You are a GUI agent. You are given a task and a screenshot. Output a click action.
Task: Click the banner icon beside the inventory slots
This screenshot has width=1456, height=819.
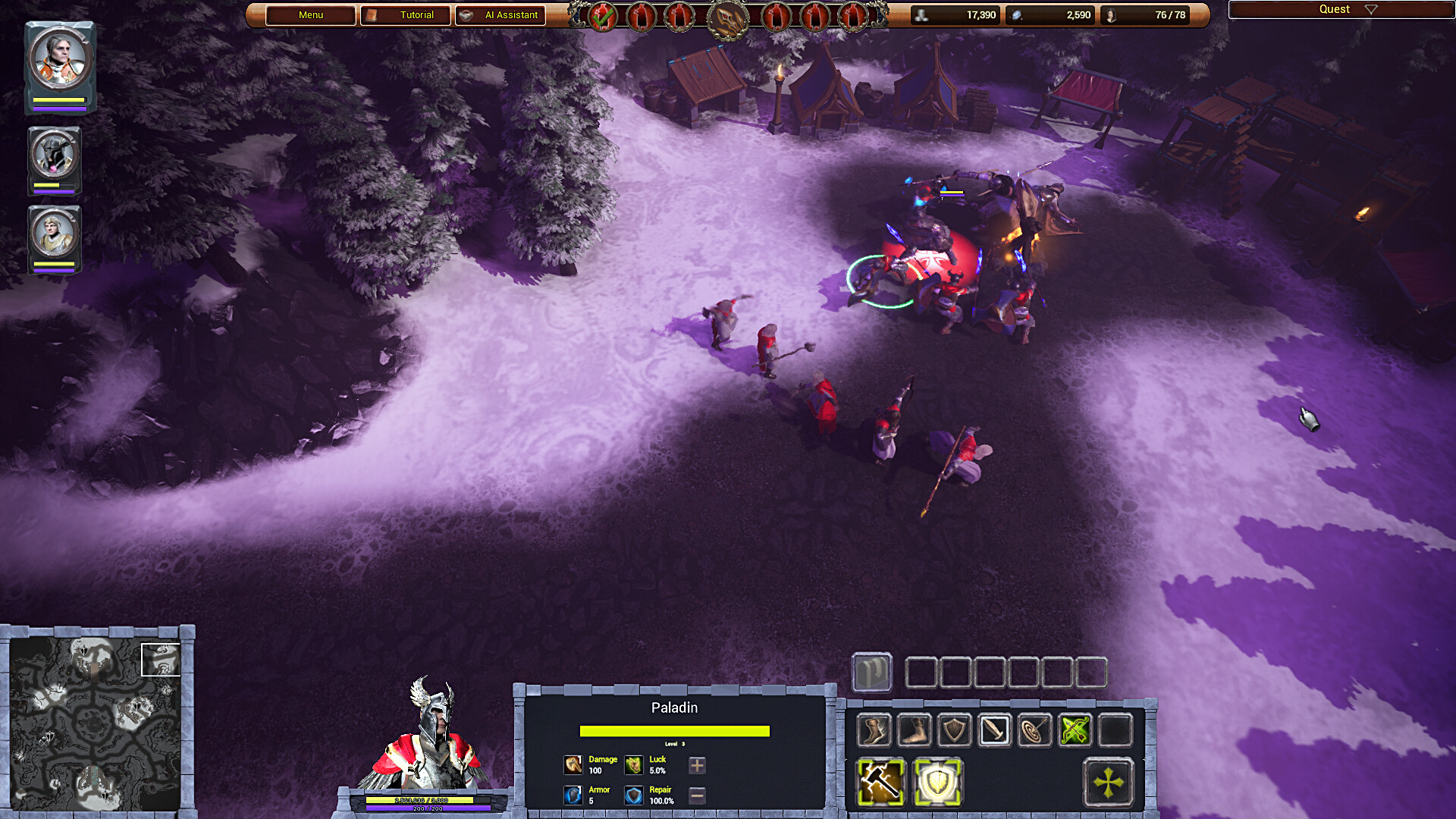871,673
